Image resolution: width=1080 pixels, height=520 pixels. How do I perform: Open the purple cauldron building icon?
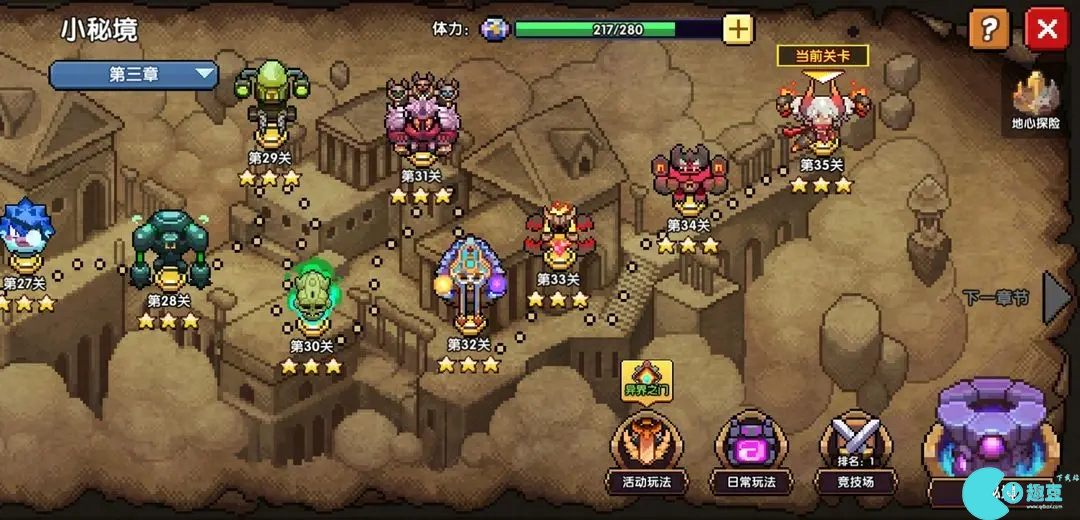click(x=990, y=440)
